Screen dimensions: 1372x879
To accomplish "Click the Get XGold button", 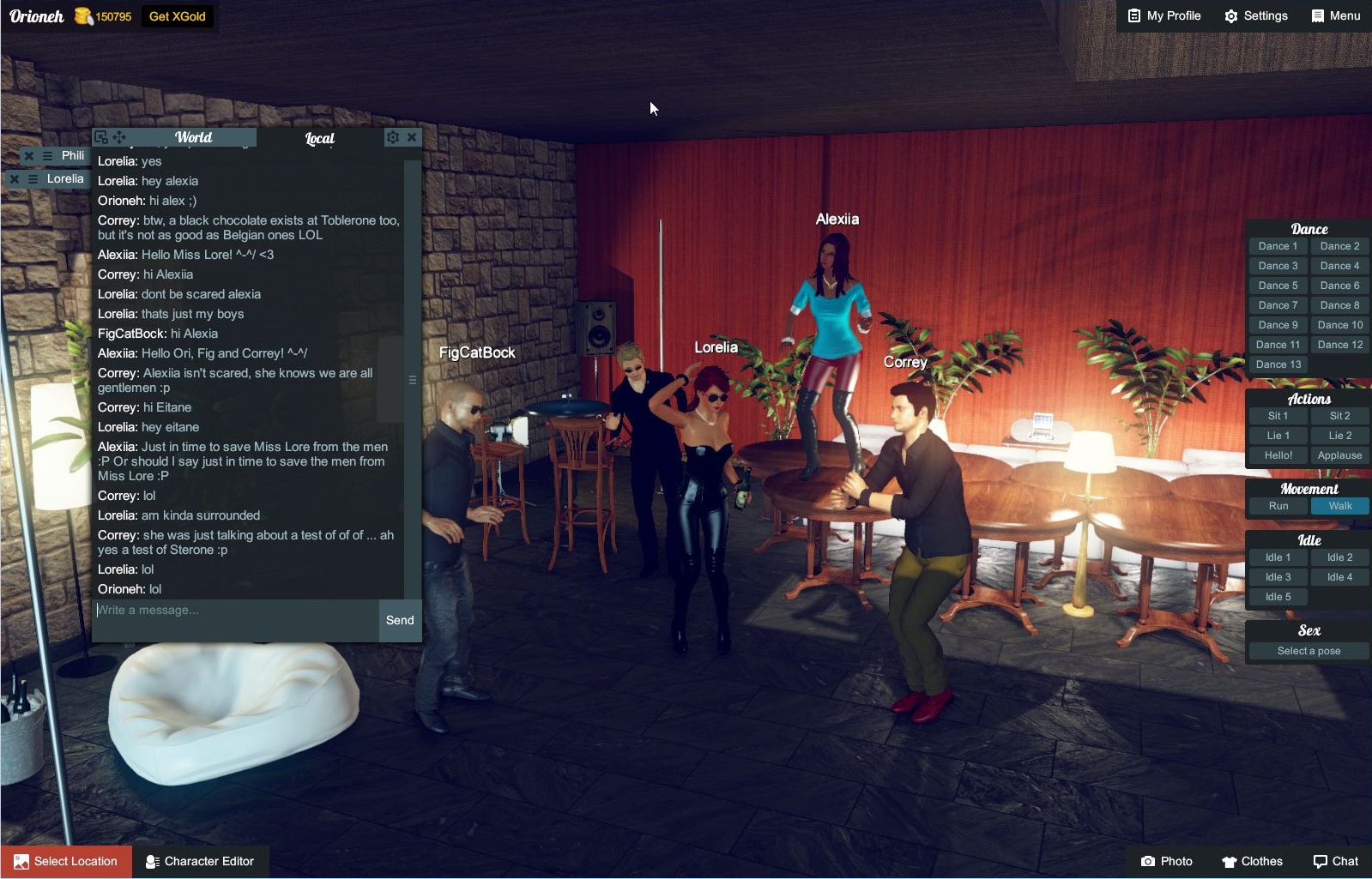I will 177,15.
